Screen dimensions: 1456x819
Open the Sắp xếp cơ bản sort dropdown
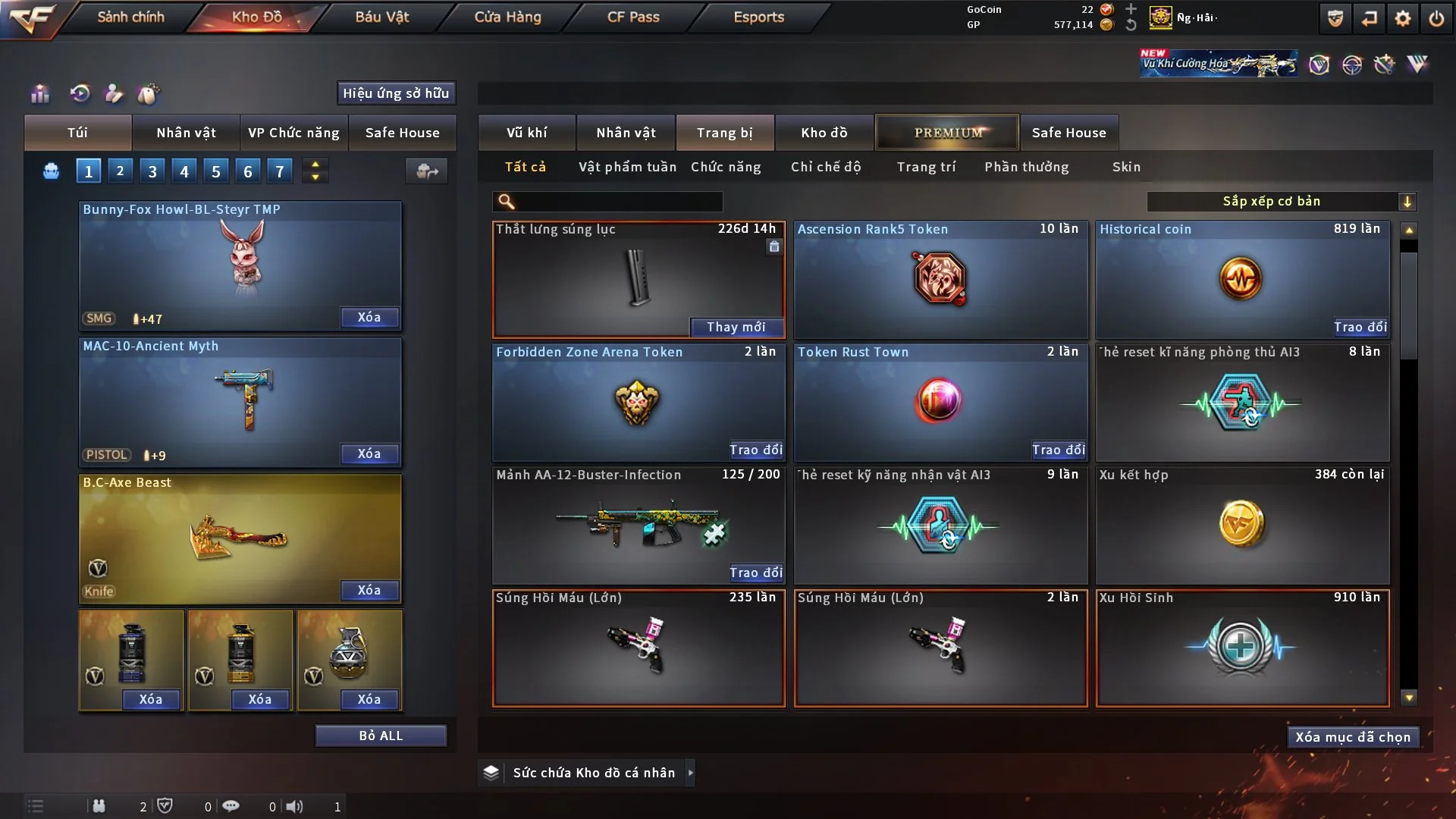point(1281,202)
